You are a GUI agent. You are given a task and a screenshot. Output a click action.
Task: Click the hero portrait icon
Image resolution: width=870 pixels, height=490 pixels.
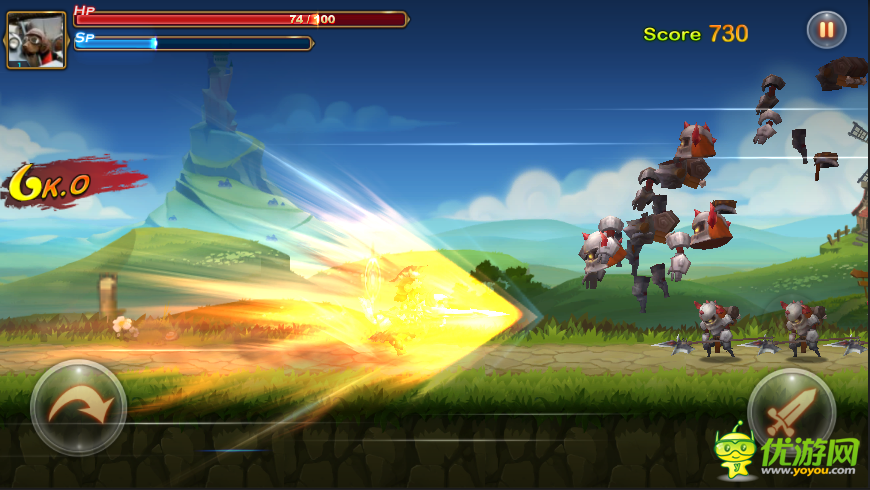[x=37, y=40]
